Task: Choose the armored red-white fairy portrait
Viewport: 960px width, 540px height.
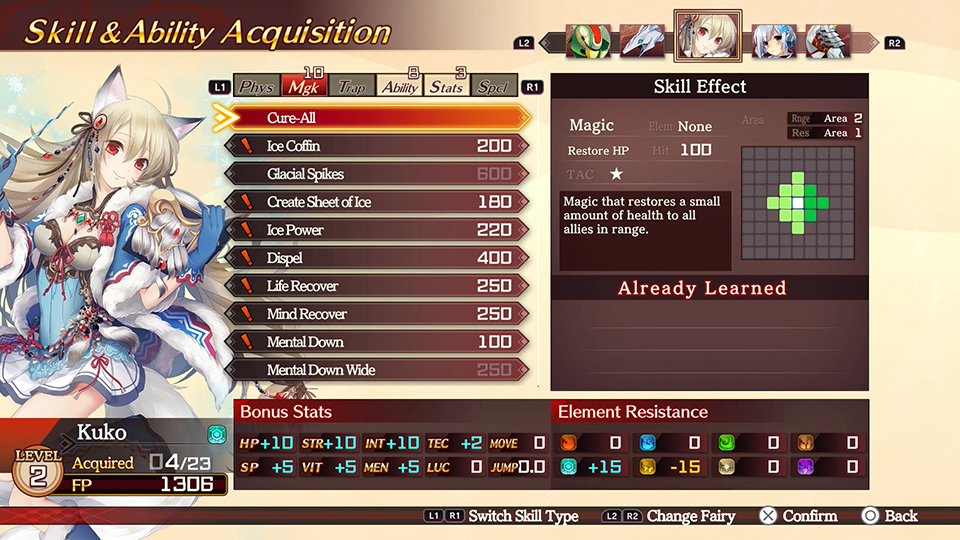Action: (x=828, y=42)
